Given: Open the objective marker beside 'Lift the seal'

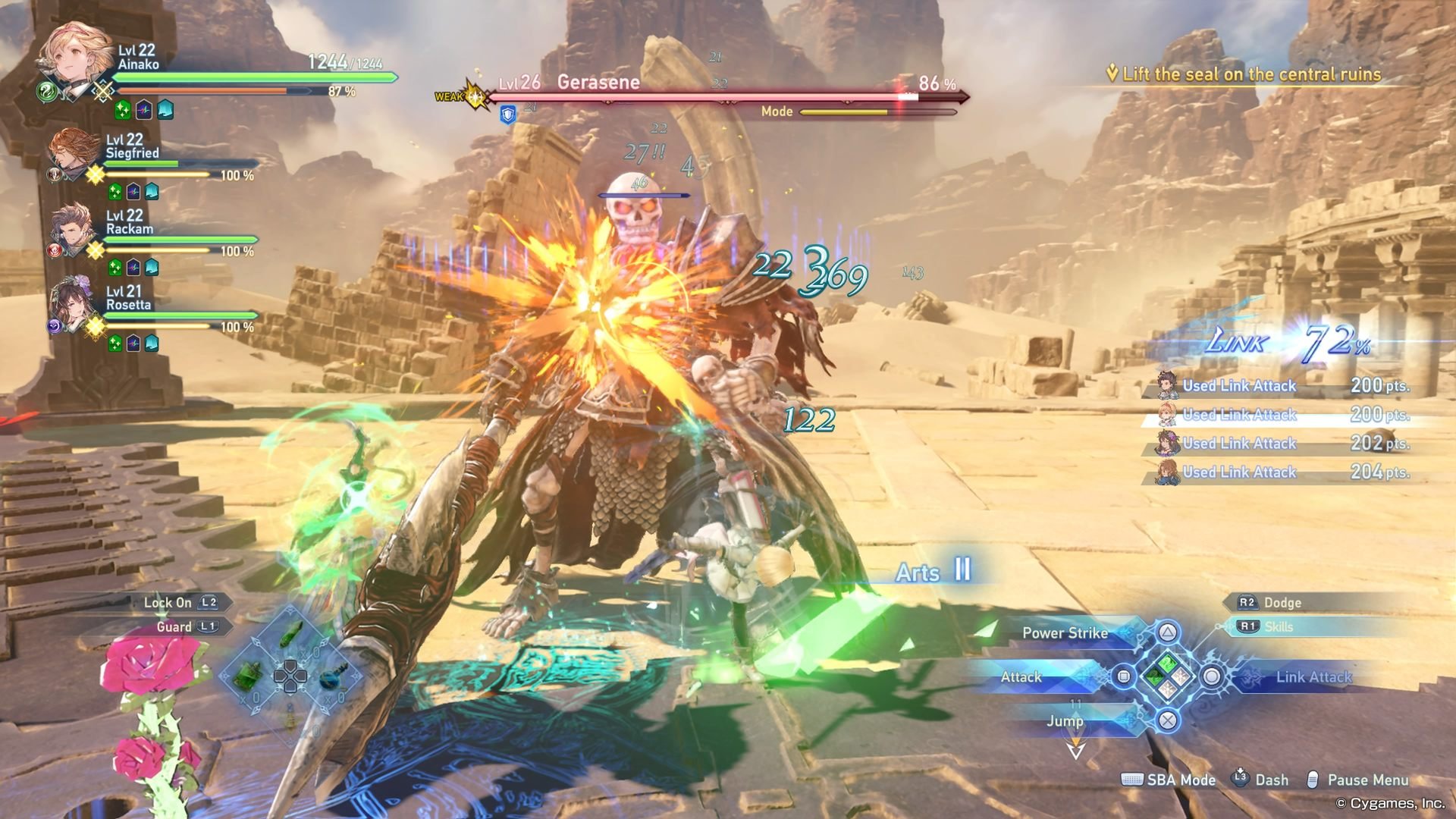Looking at the screenshot, I should click(x=1112, y=74).
